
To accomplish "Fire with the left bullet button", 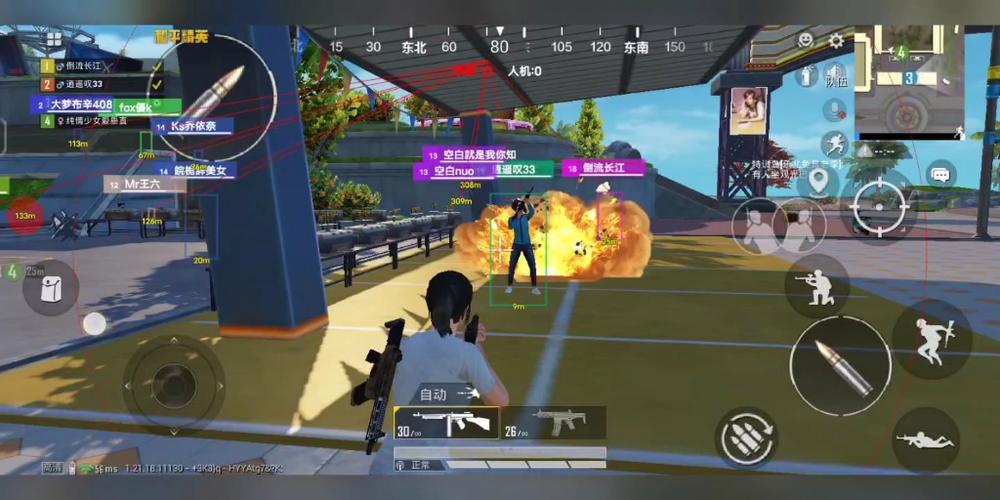I will 212,92.
